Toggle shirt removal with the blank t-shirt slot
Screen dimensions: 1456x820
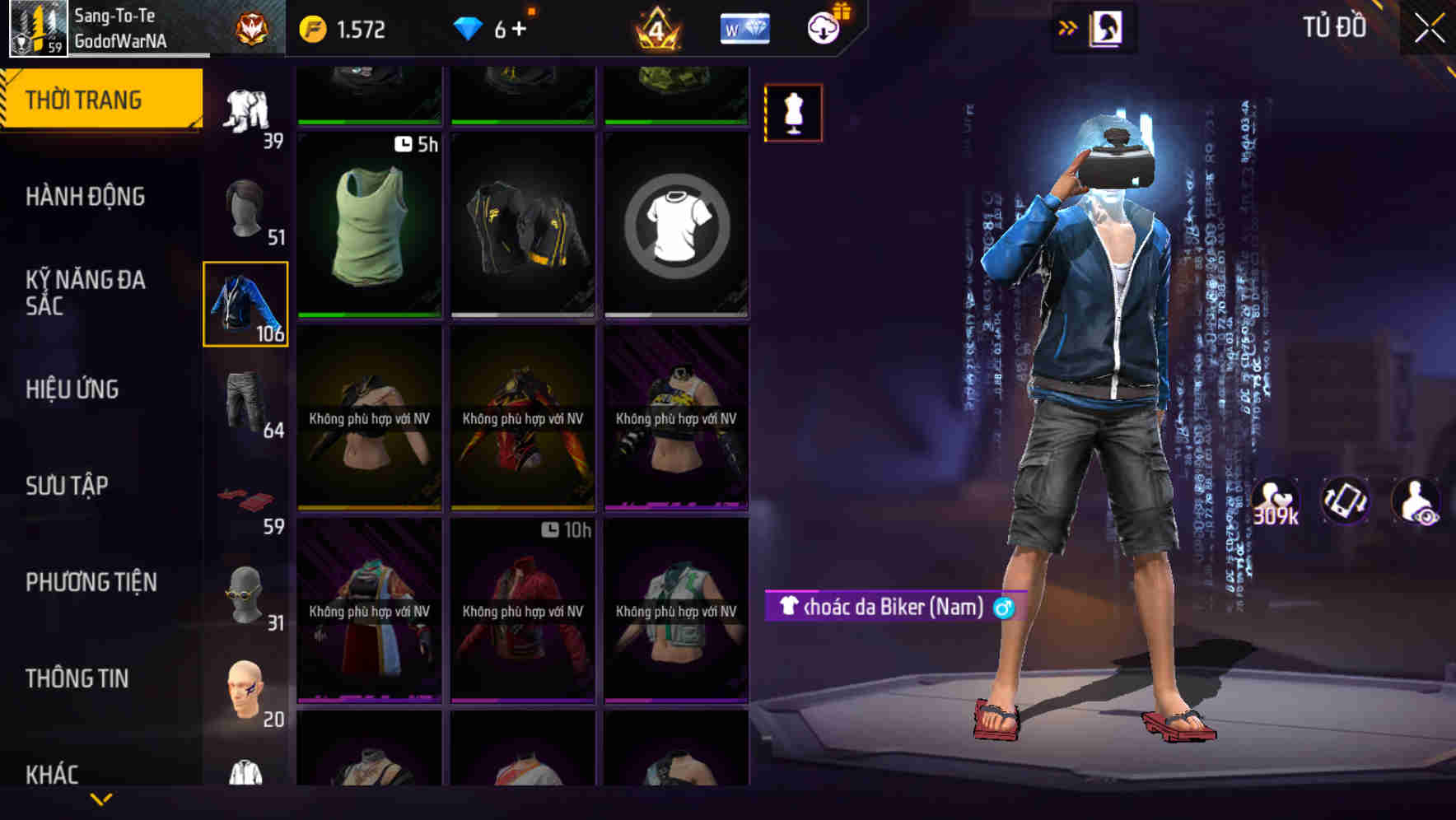(x=677, y=226)
